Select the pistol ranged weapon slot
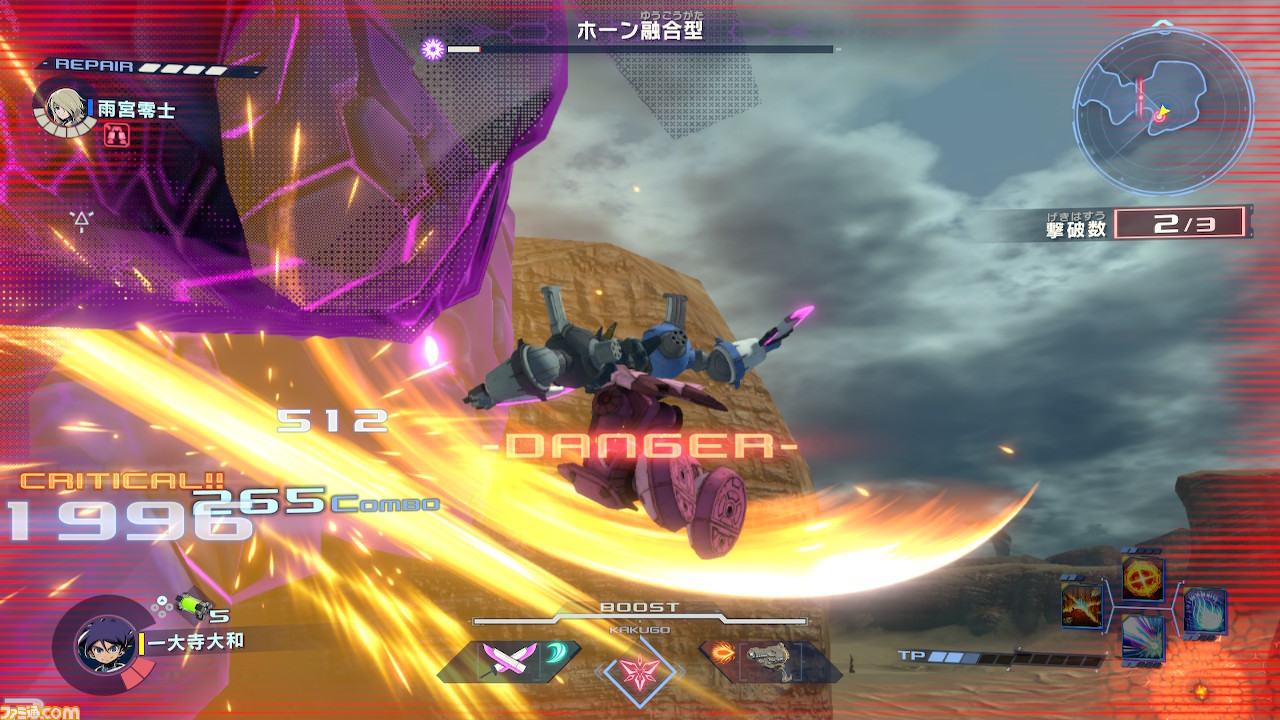The image size is (1280, 720). point(770,661)
